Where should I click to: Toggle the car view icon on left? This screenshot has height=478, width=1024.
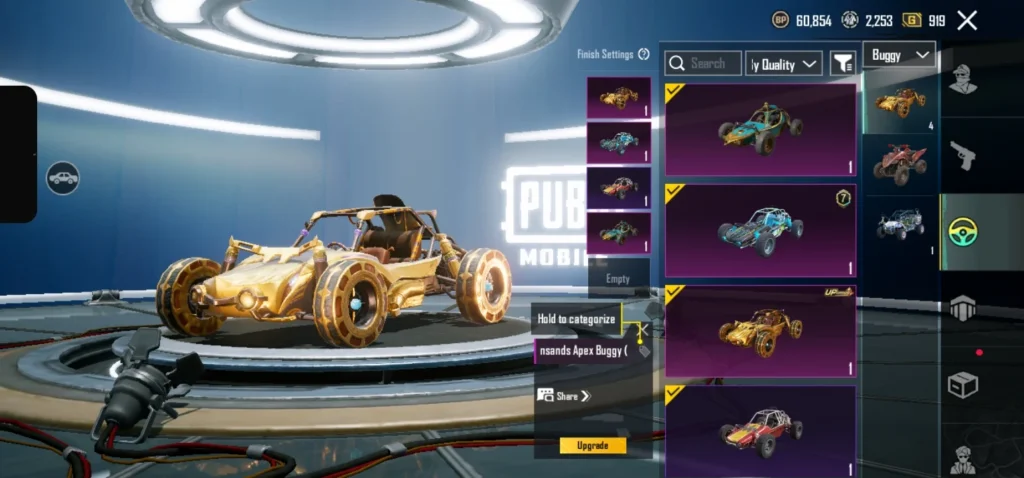tap(63, 178)
